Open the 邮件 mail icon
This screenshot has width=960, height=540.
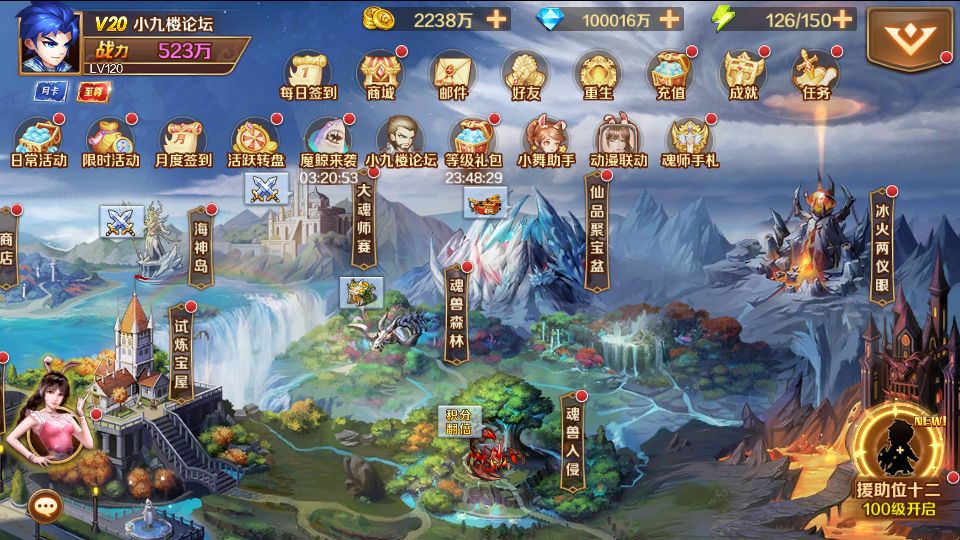tap(453, 72)
